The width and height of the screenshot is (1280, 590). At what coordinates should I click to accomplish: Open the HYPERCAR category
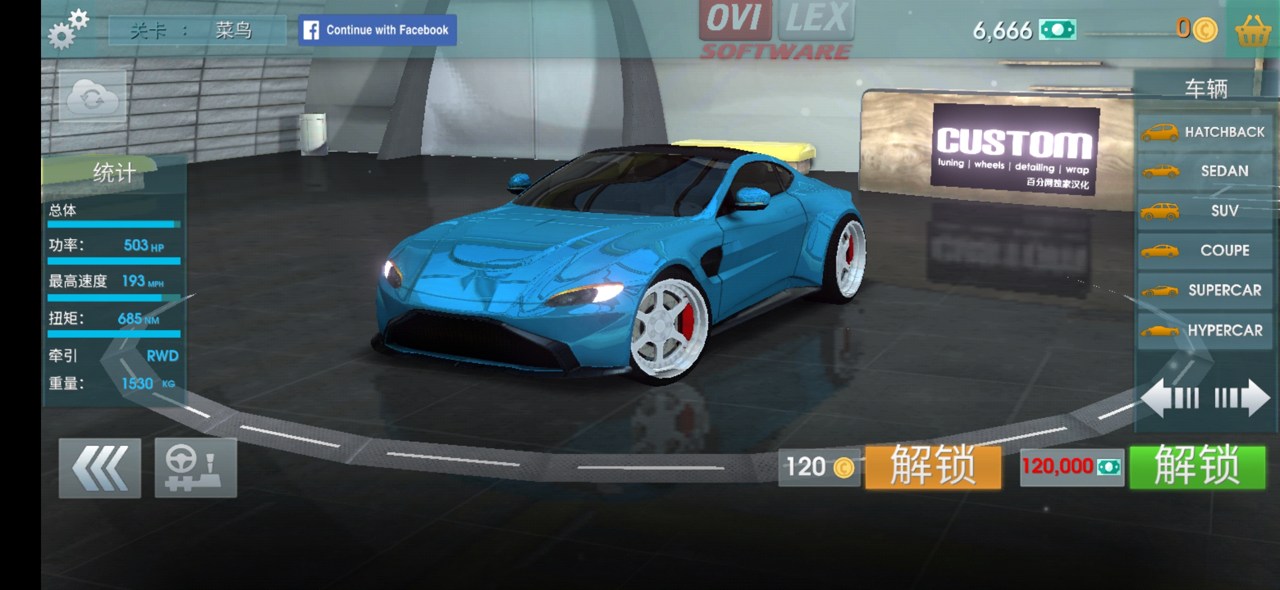1205,330
